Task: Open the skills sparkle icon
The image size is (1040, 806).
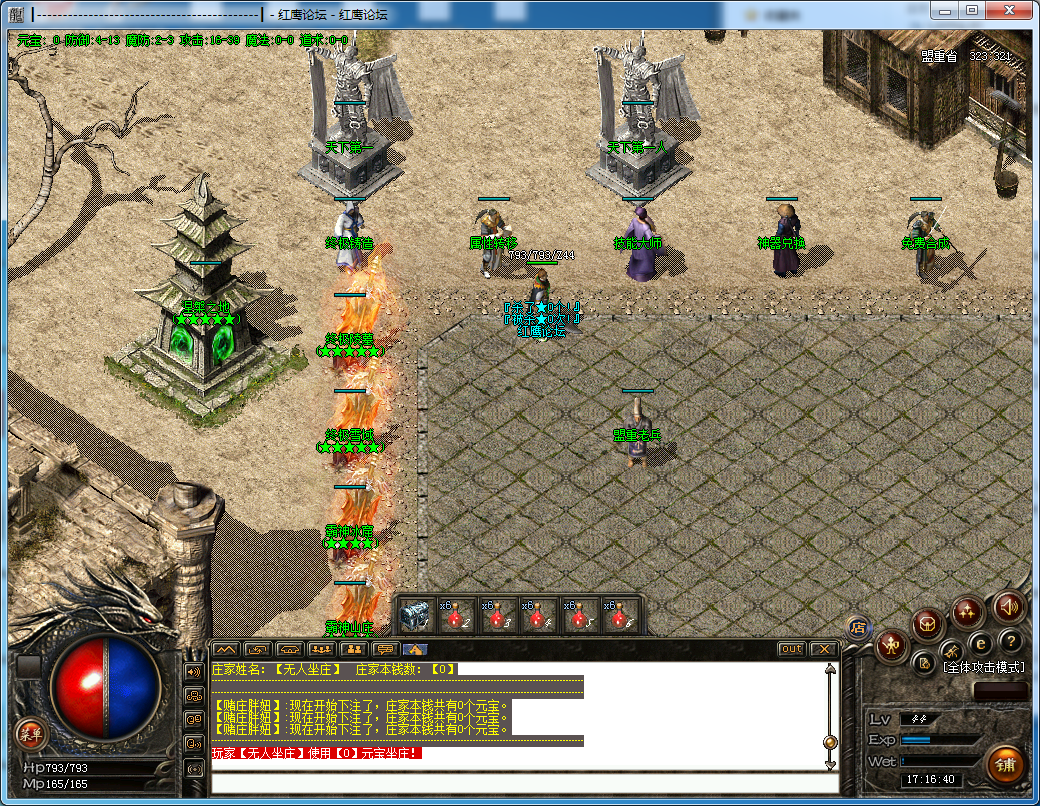Action: click(x=967, y=612)
